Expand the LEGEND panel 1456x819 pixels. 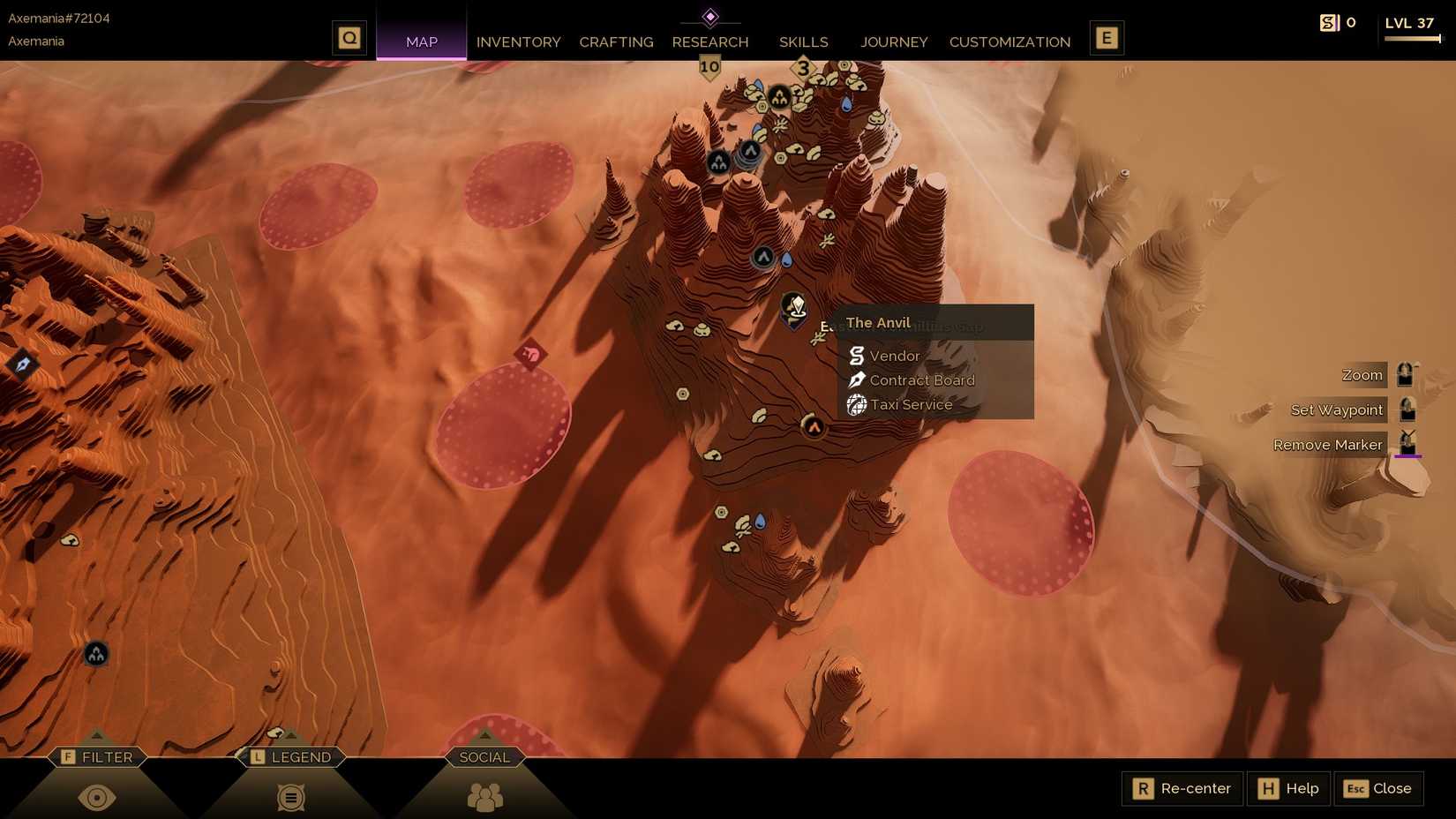[291, 756]
